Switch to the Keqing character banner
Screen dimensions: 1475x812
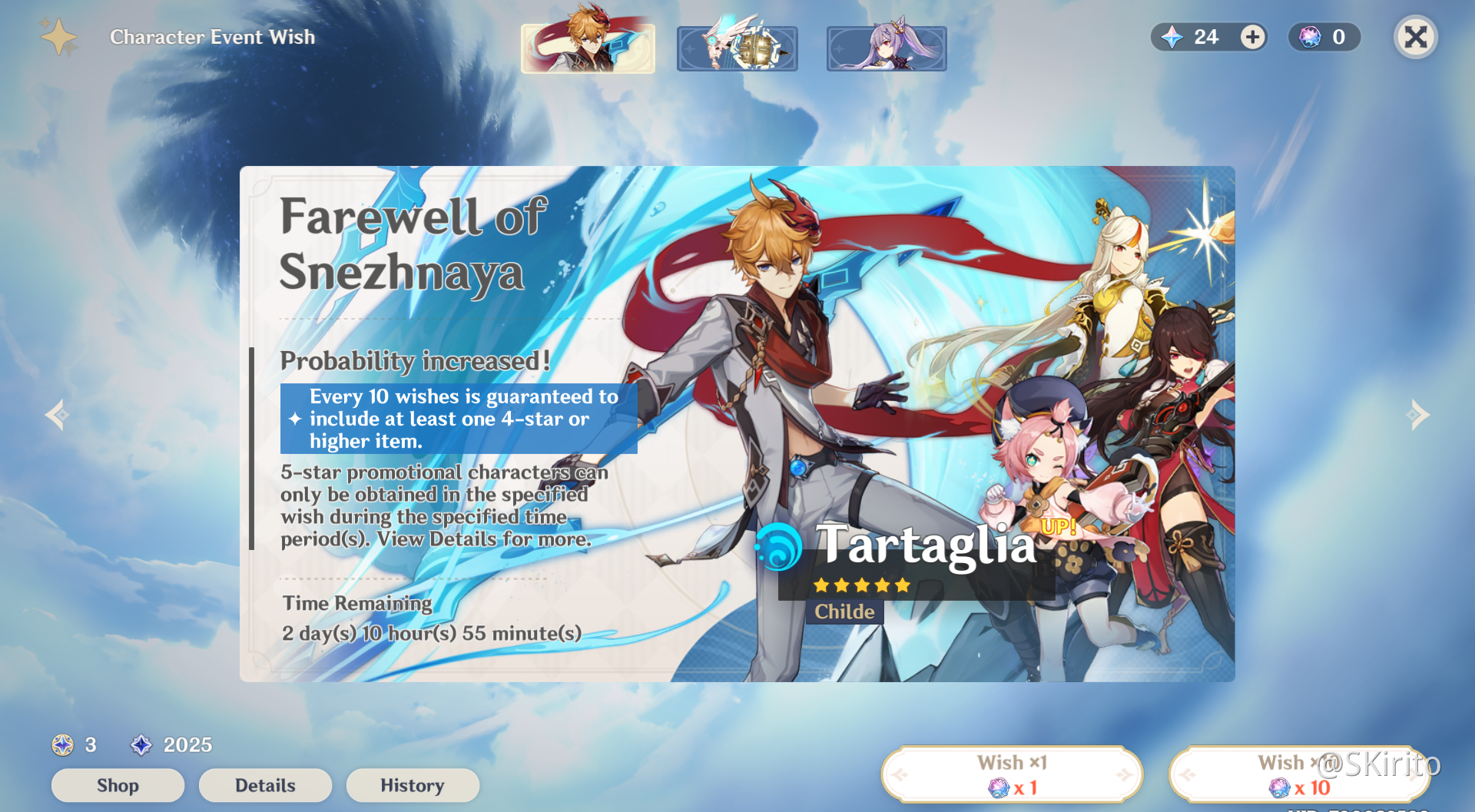click(x=887, y=48)
